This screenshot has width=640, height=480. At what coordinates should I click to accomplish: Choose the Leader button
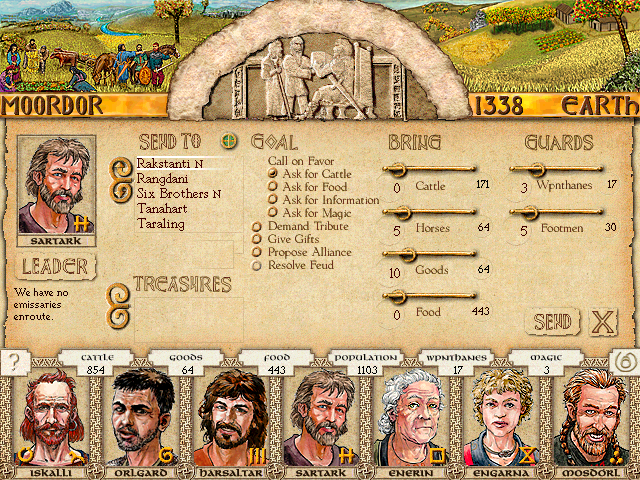pyautogui.click(x=56, y=266)
